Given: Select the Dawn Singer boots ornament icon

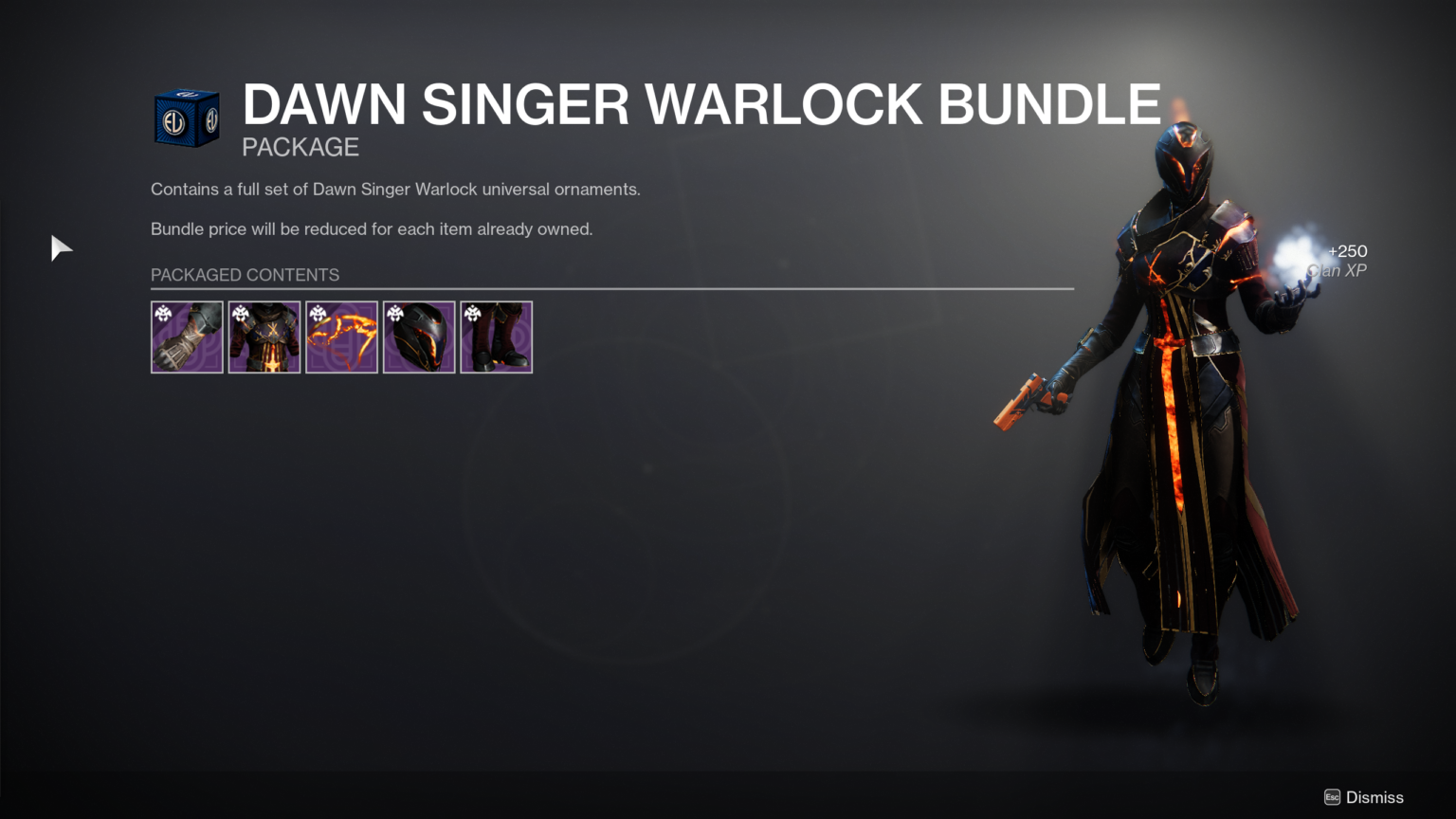Looking at the screenshot, I should coord(496,337).
